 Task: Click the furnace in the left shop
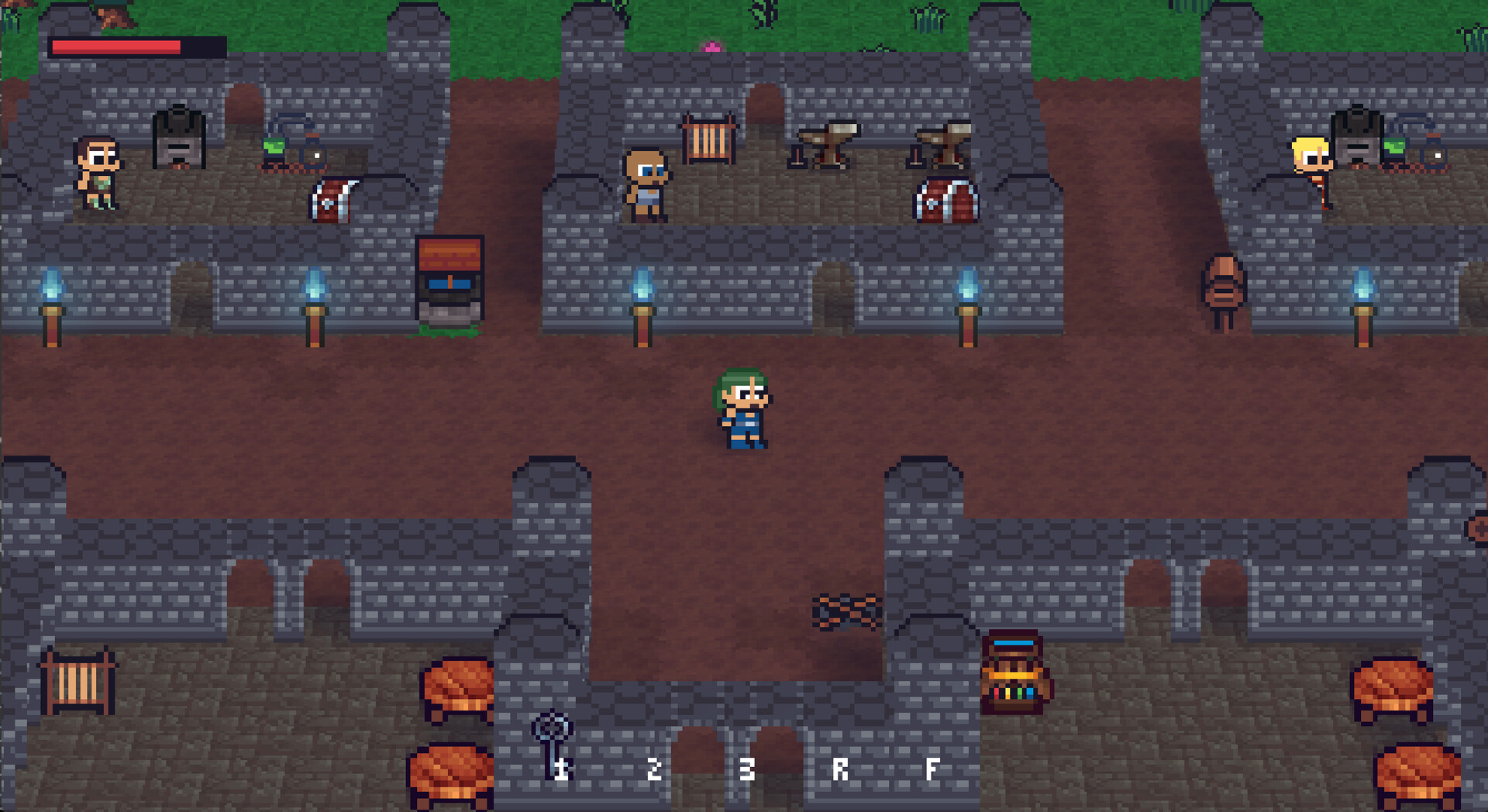(177, 139)
